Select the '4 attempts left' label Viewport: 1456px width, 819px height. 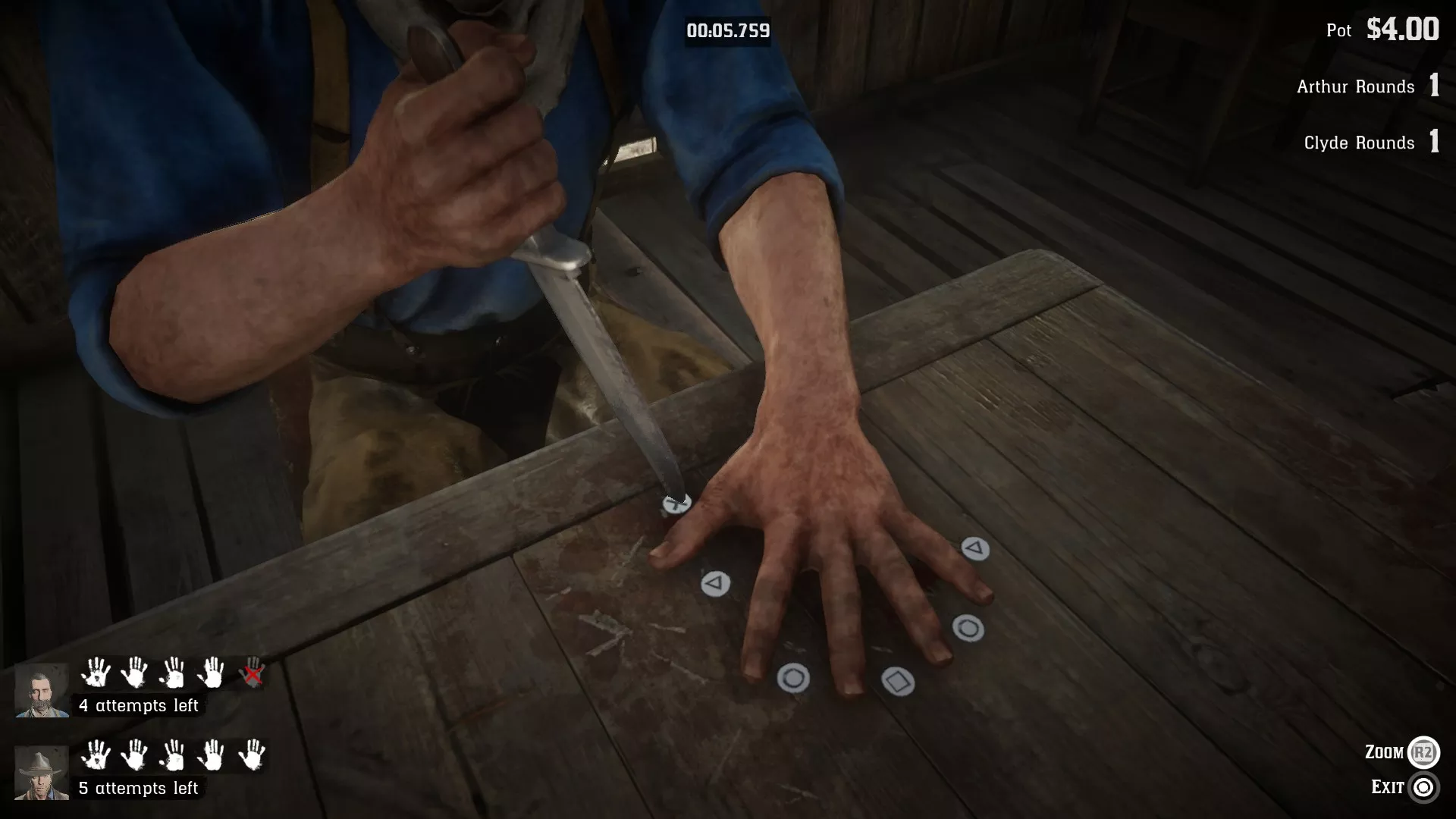(139, 706)
